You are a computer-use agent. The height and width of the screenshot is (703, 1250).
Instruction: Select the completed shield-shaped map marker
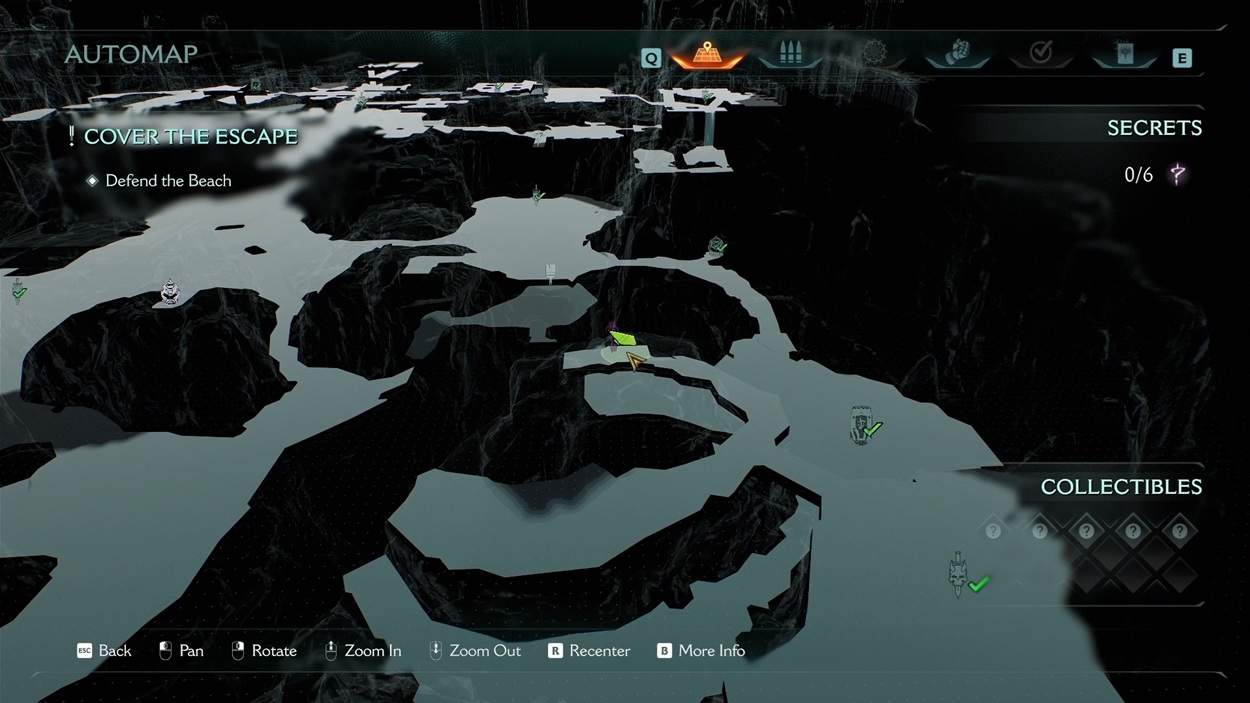[862, 425]
